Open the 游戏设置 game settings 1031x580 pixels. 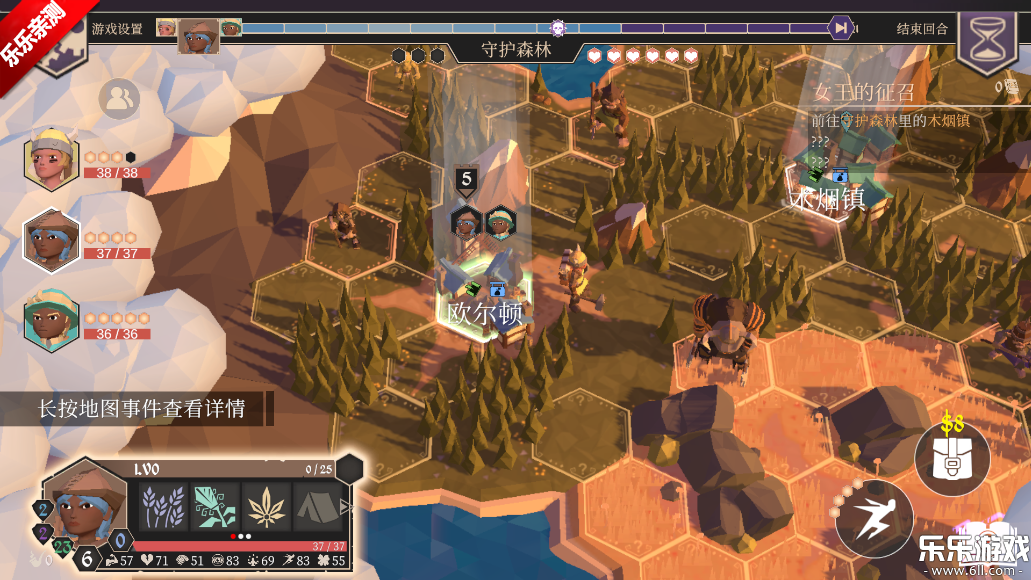(116, 29)
